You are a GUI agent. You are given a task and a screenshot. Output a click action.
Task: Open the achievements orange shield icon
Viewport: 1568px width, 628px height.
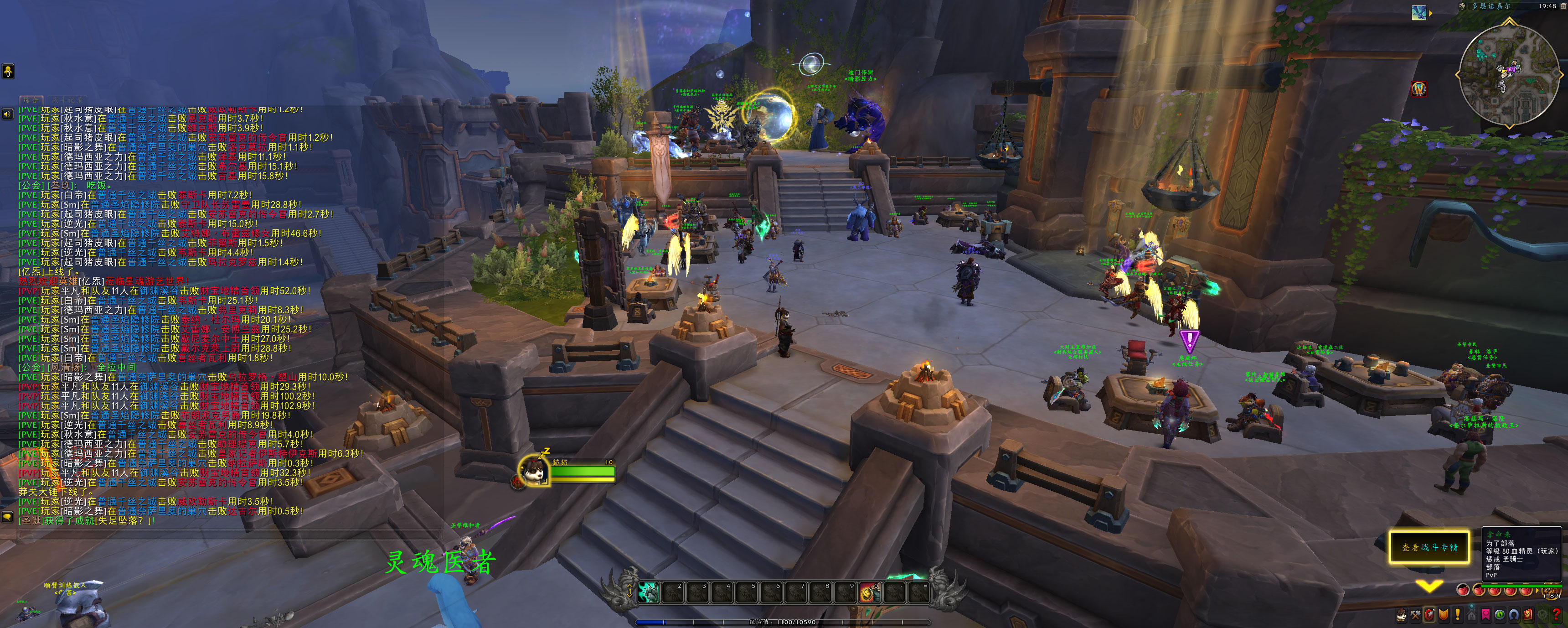click(x=1443, y=615)
